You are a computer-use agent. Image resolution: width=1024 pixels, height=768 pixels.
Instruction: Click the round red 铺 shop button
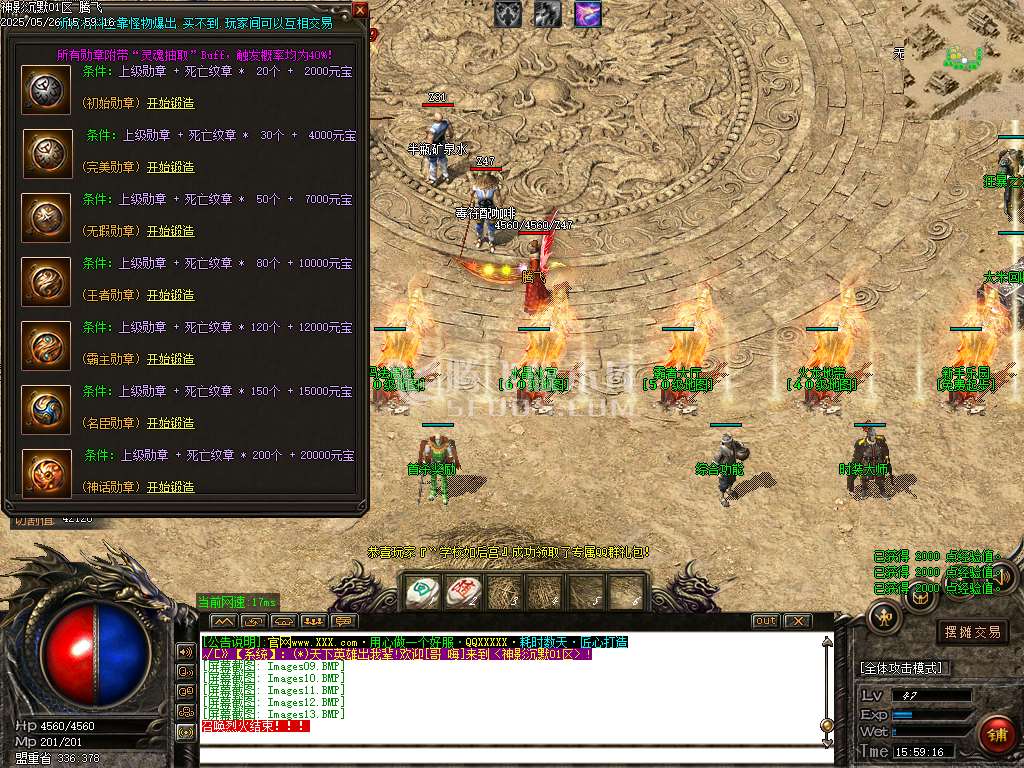996,734
